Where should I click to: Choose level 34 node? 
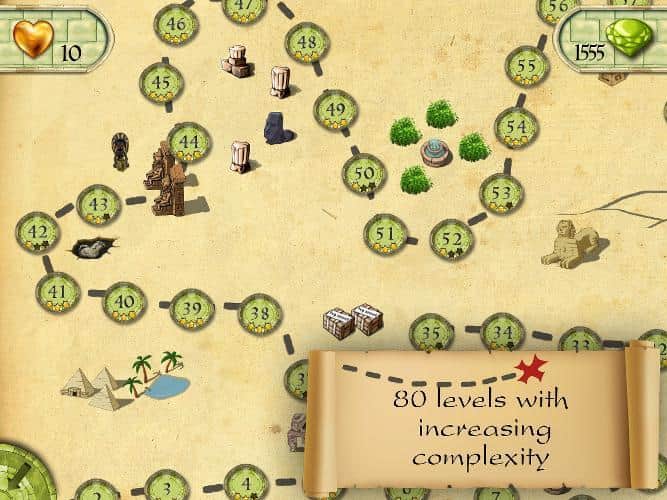tap(502, 332)
